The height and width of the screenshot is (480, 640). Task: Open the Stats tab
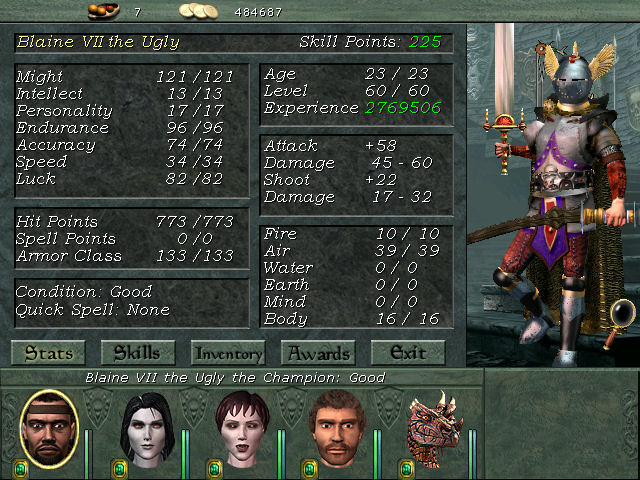click(x=47, y=353)
